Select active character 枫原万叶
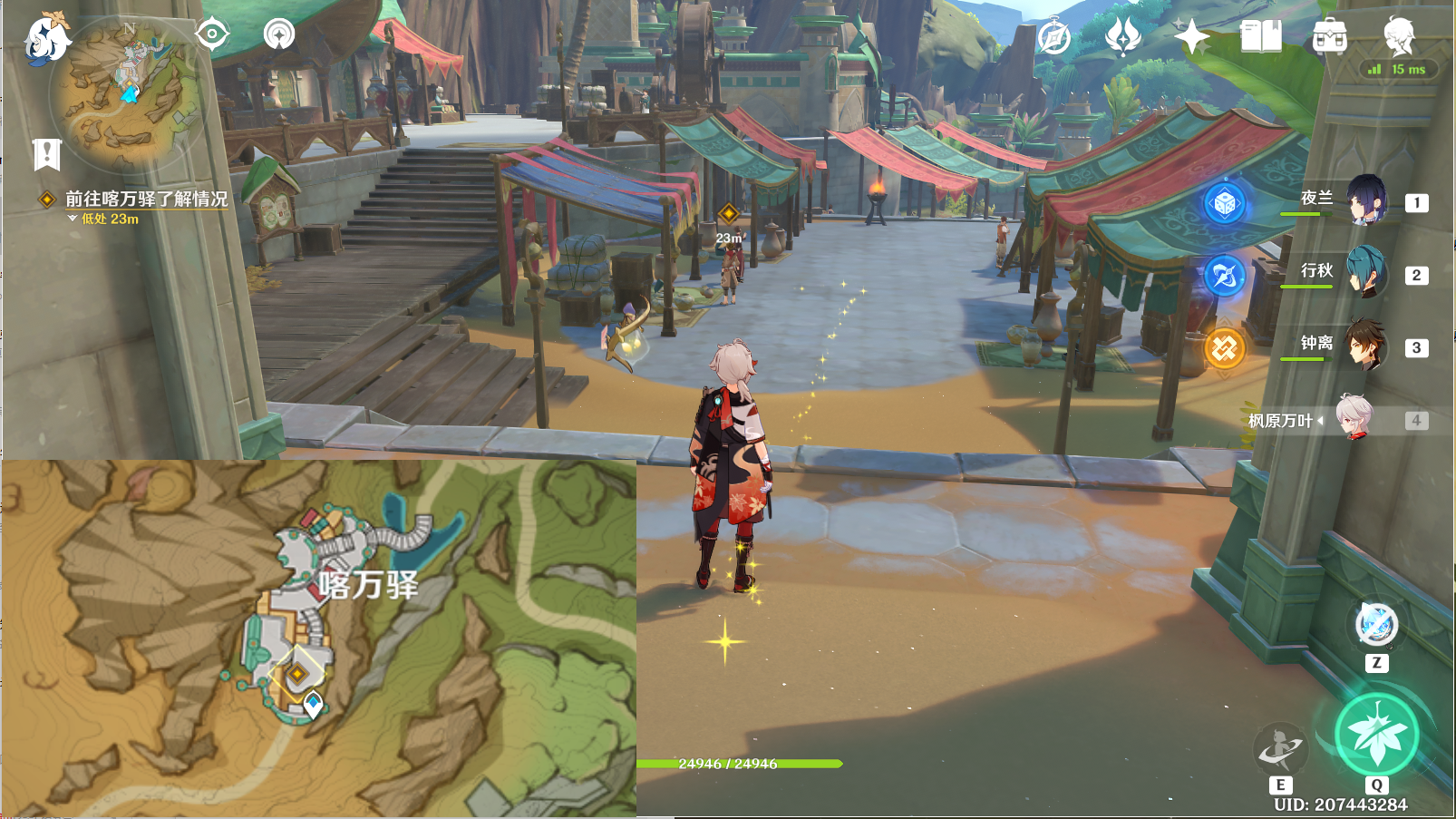Viewport: 1456px width, 819px height. (x=1354, y=419)
